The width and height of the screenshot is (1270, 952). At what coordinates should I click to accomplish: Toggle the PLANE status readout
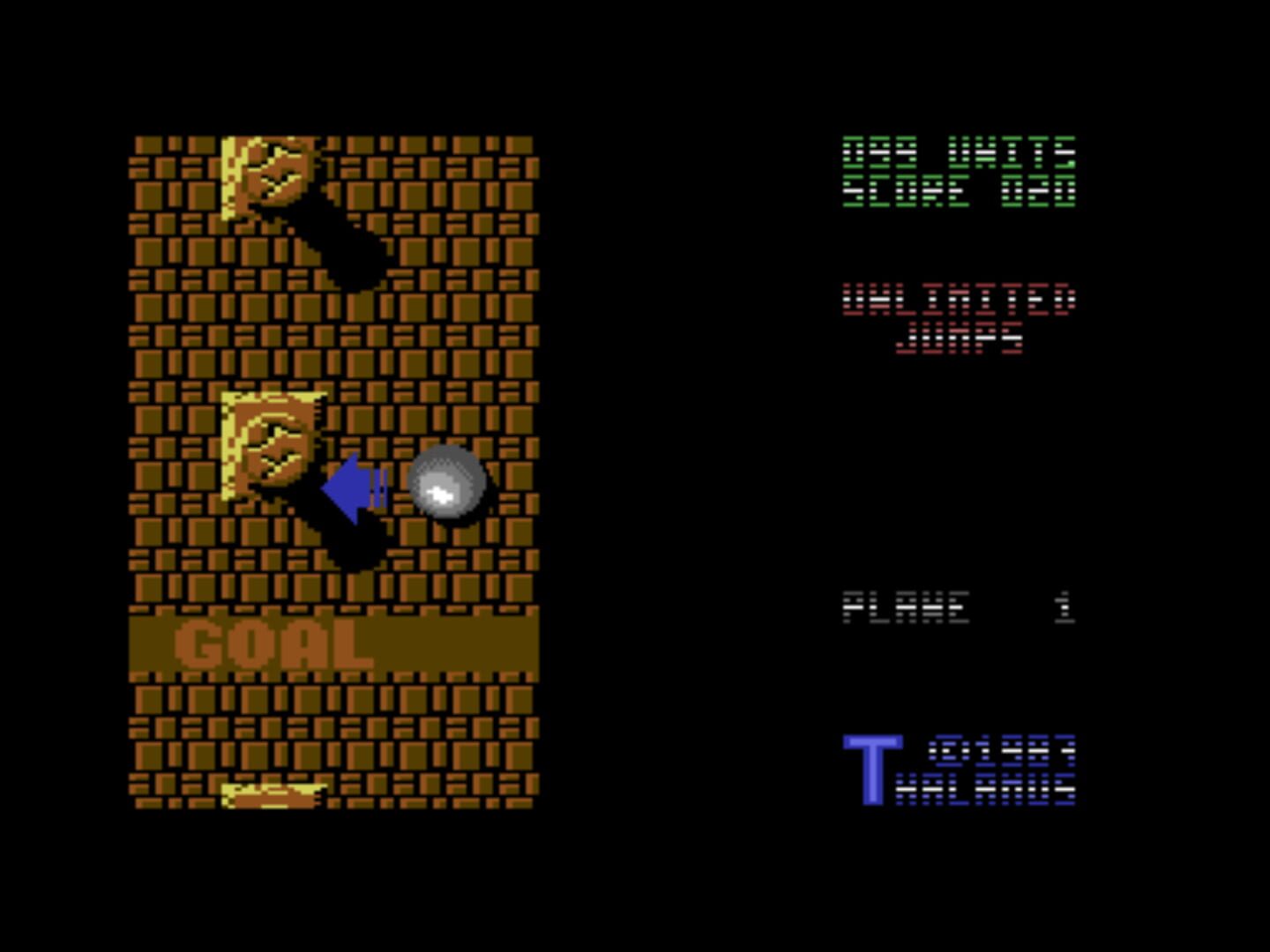point(904,606)
